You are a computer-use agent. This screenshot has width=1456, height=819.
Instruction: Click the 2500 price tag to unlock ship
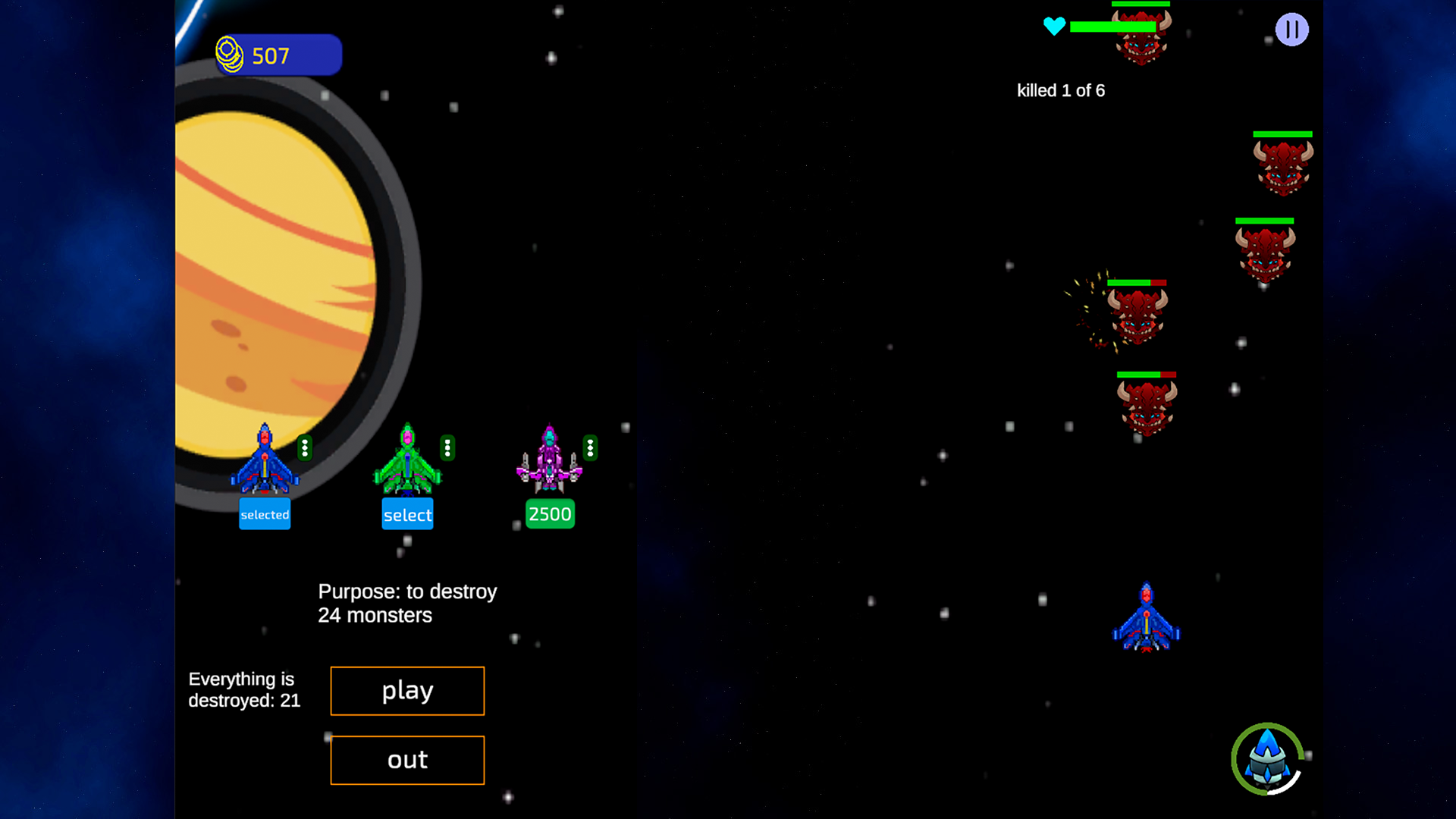click(549, 514)
